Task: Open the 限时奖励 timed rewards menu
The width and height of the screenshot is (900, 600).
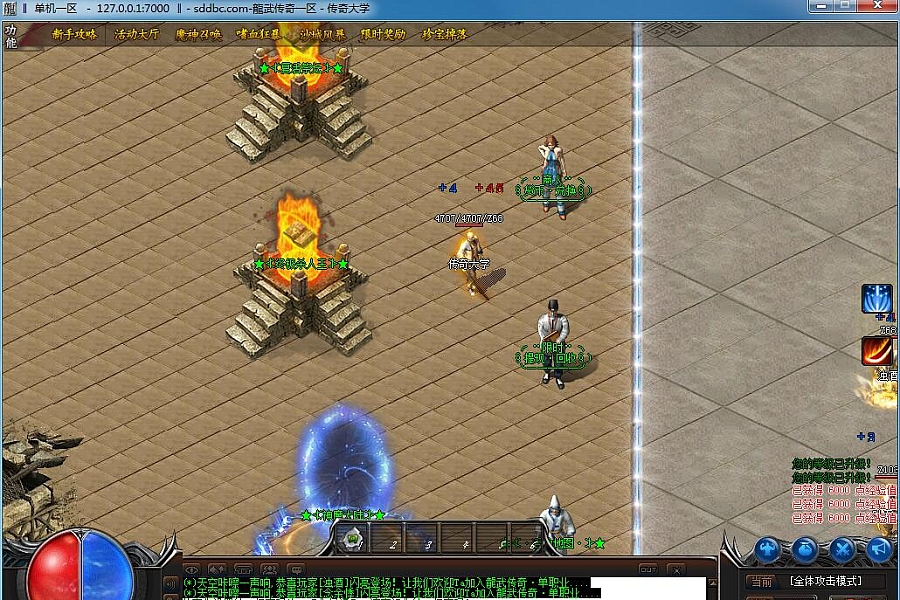Action: tap(384, 34)
